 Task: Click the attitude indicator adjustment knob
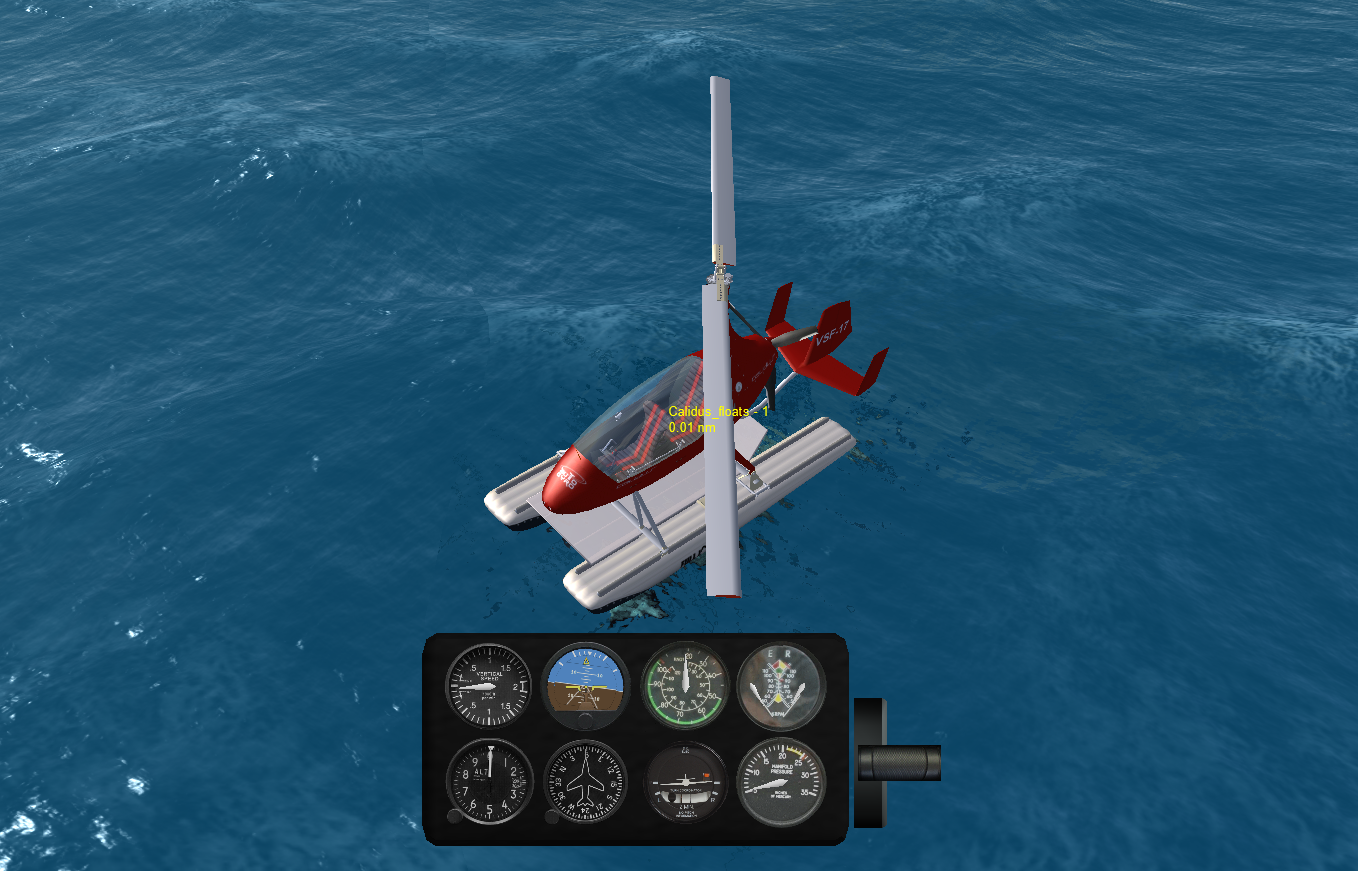click(584, 721)
